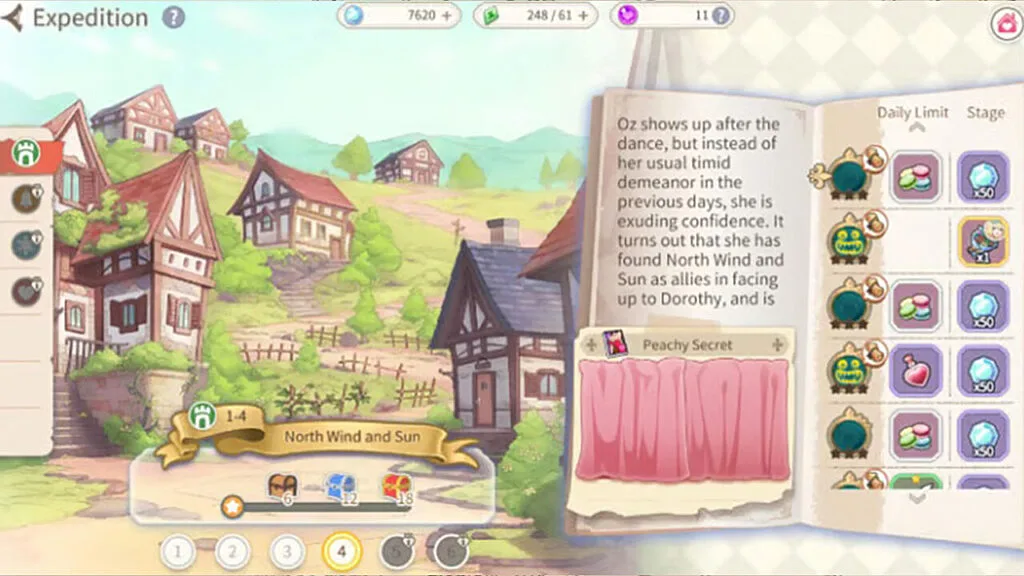1024x576 pixels.
Task: Show earlier stages with the up arrow
Action: (914, 128)
